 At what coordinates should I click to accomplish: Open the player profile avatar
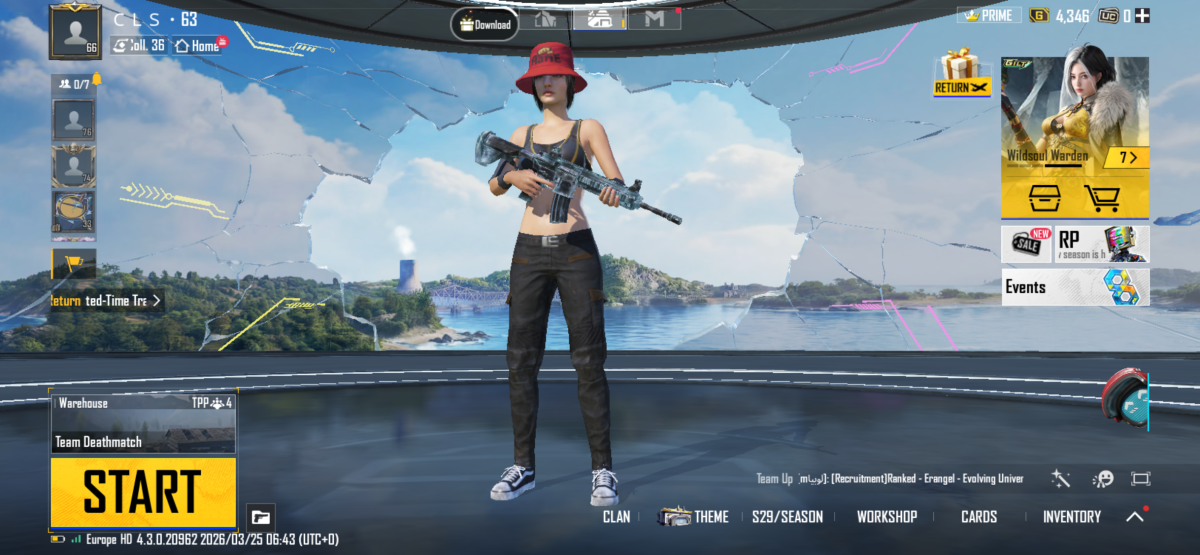(75, 32)
